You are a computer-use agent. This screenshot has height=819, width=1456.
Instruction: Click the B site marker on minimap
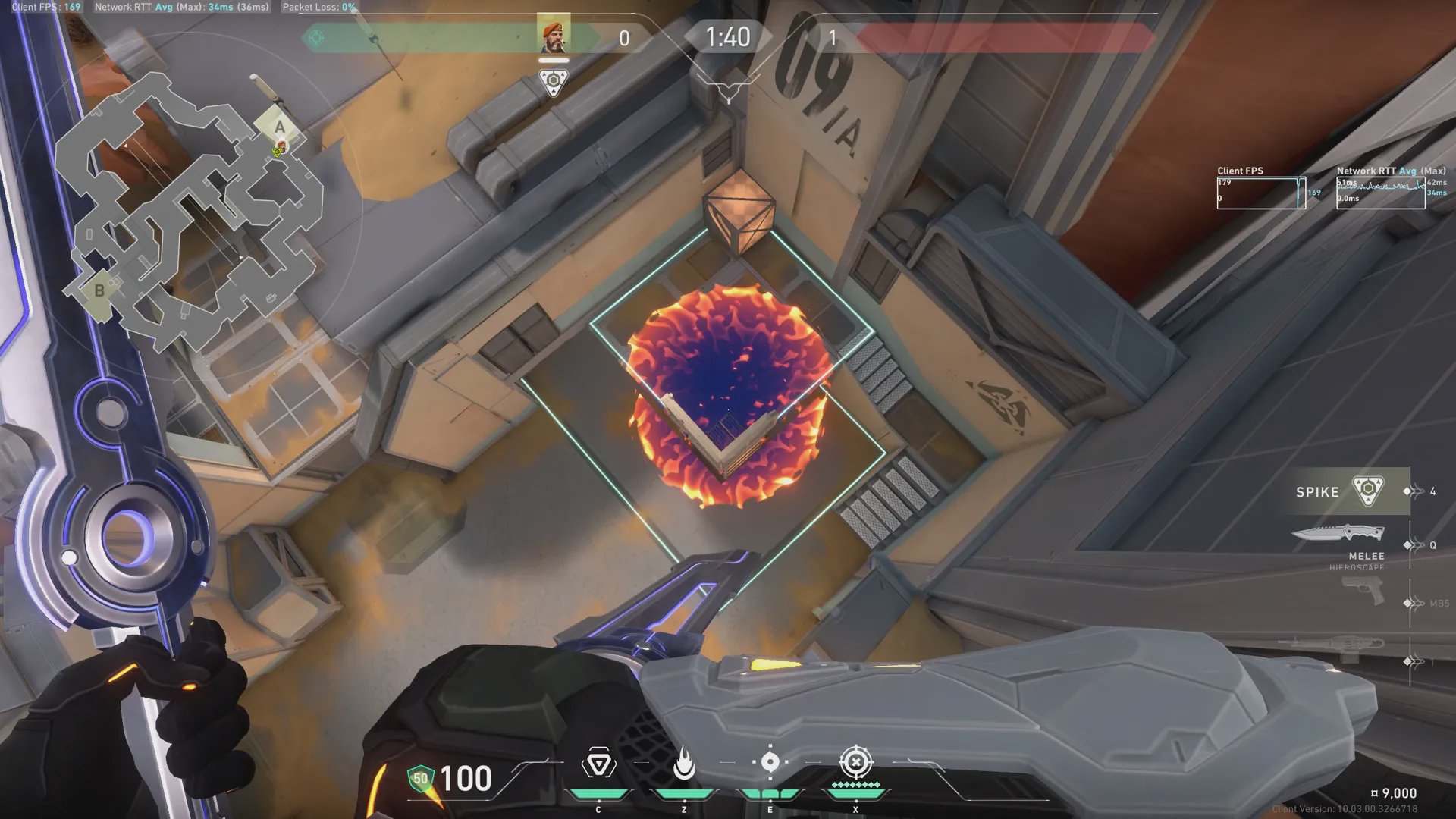click(x=99, y=290)
